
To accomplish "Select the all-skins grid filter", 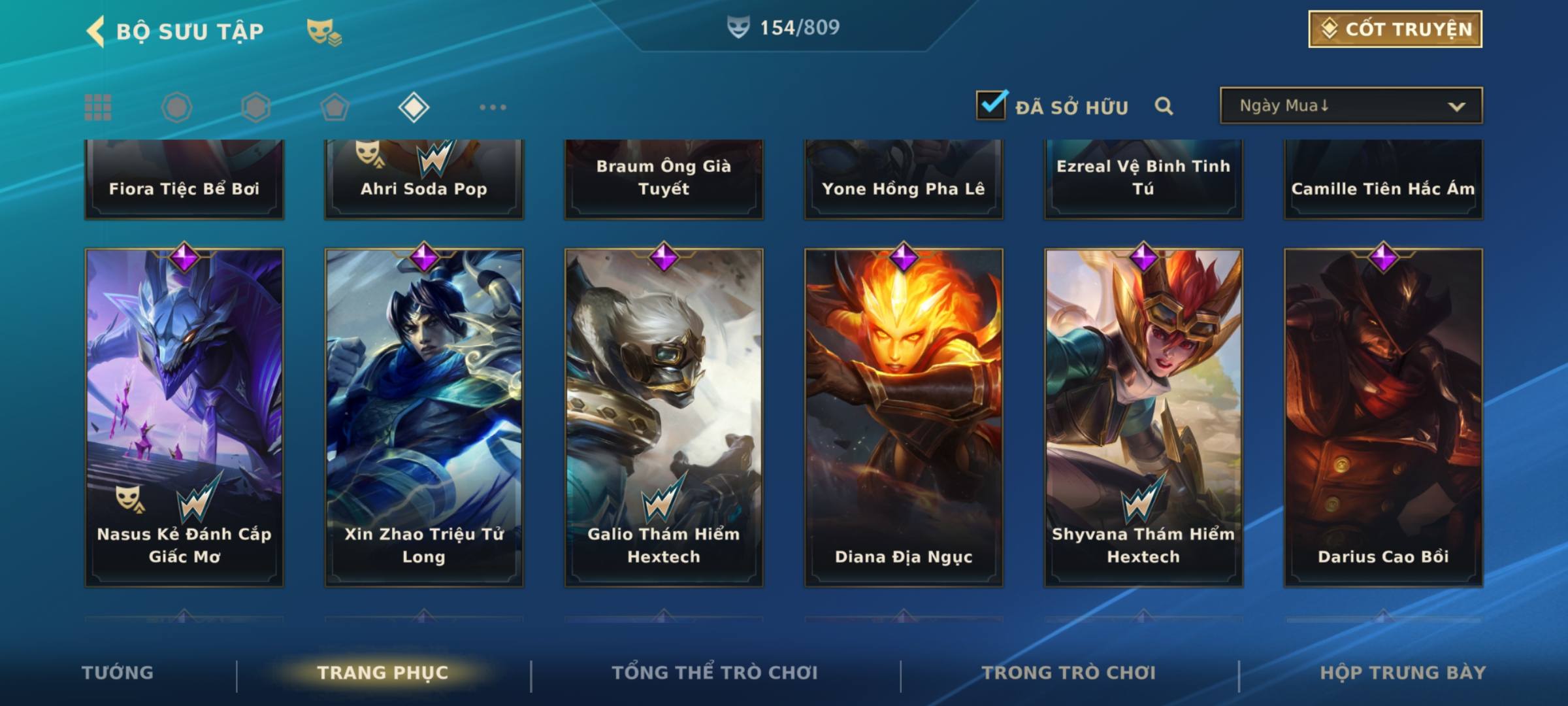I will click(98, 107).
